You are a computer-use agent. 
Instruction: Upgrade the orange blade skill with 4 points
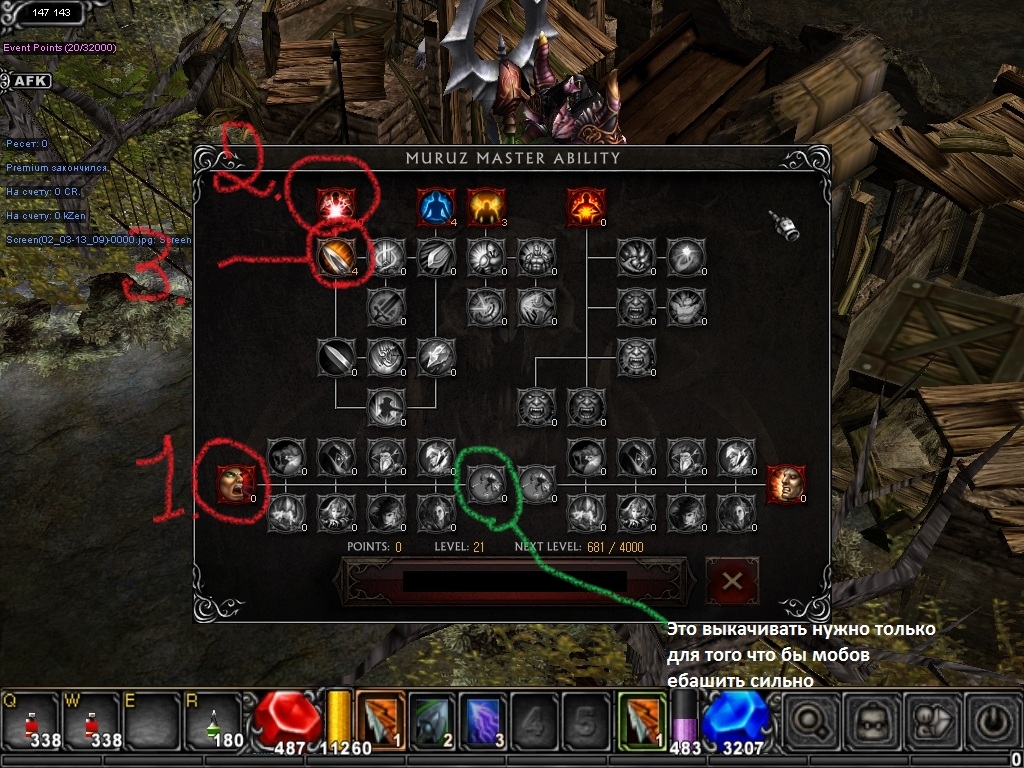point(335,257)
